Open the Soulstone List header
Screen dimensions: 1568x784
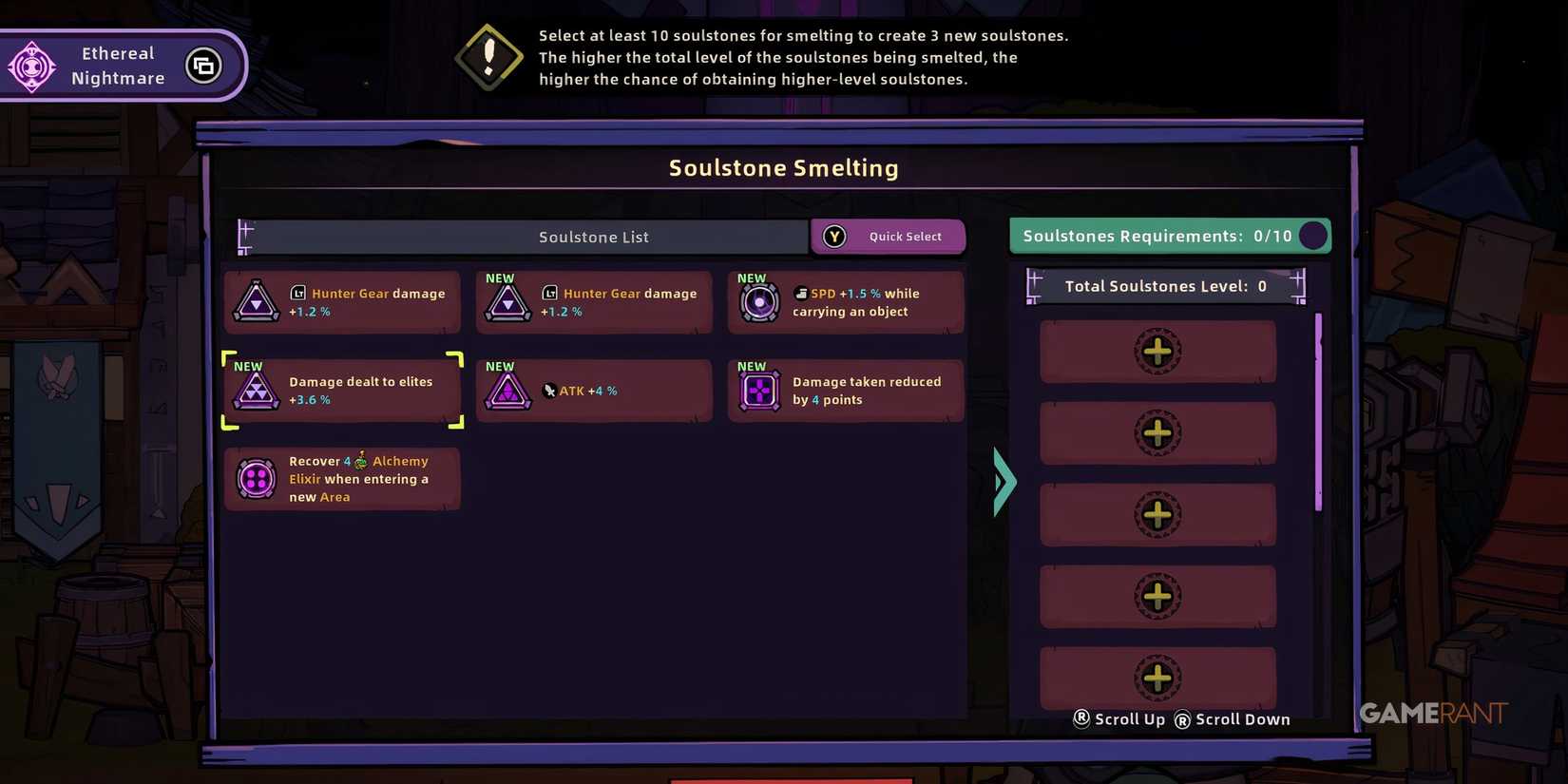click(594, 237)
